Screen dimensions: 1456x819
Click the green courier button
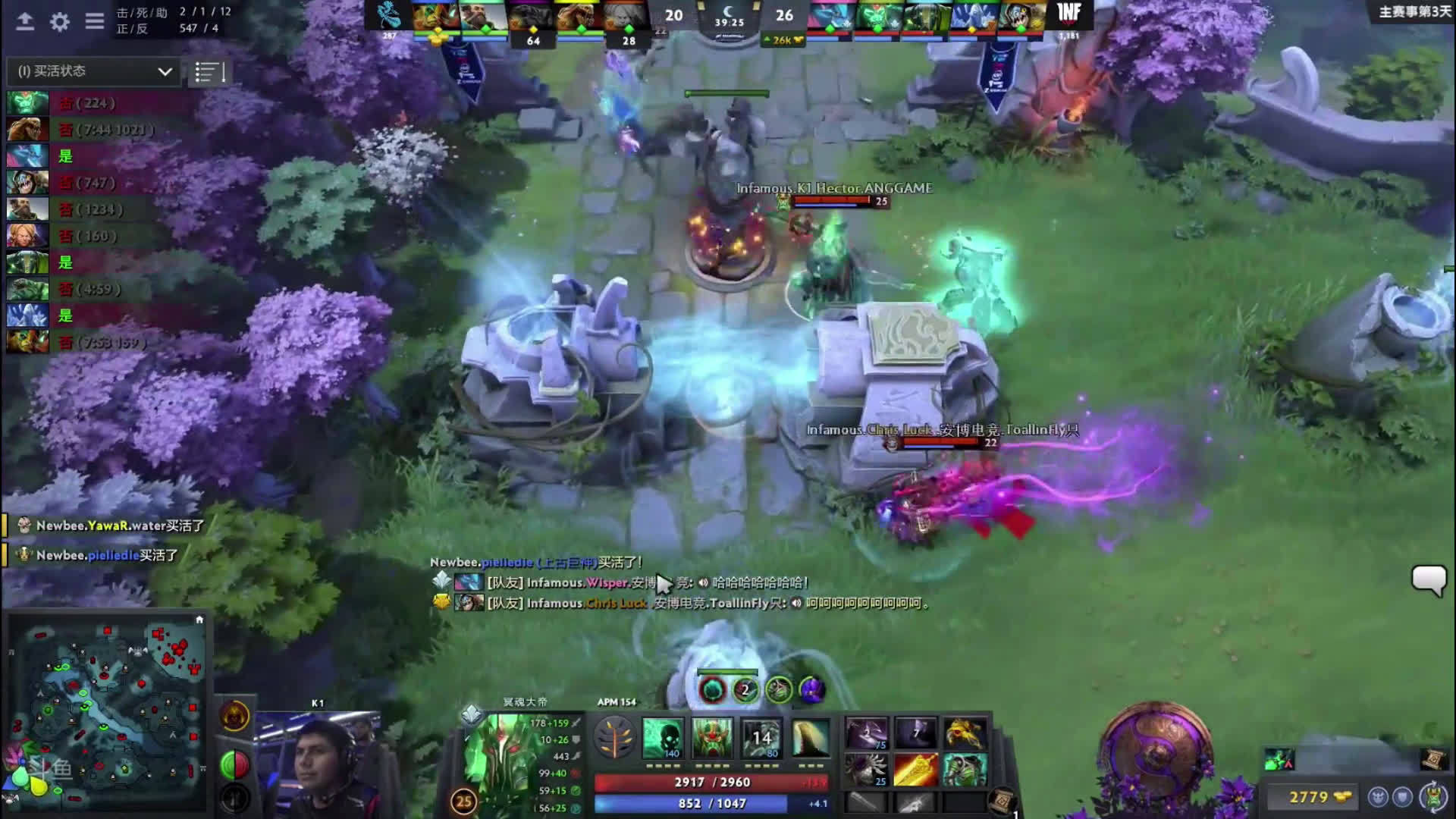point(1433,797)
